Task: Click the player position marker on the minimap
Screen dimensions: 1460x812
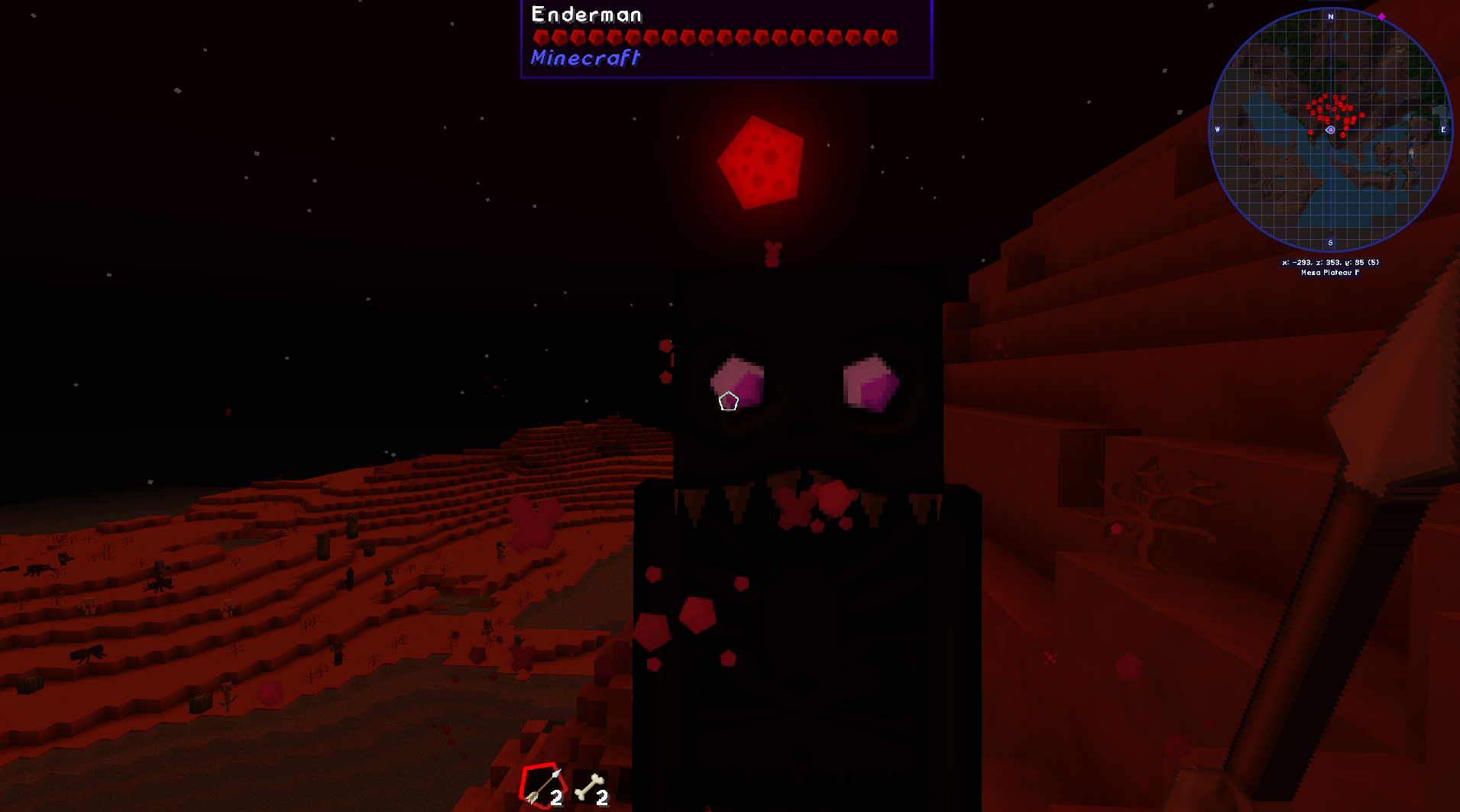Action: point(1331,130)
